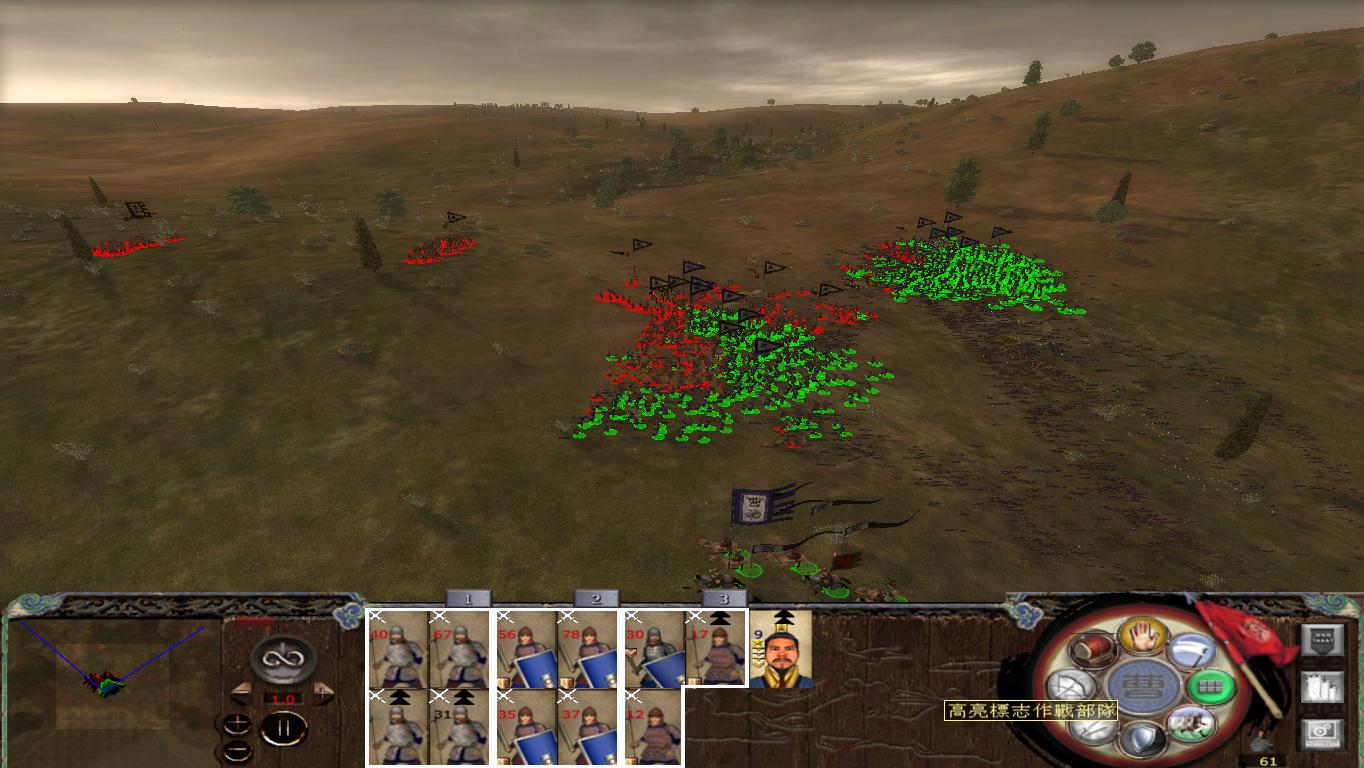1364x768 pixels.
Task: Increase battle speed with right arrow
Action: [323, 694]
